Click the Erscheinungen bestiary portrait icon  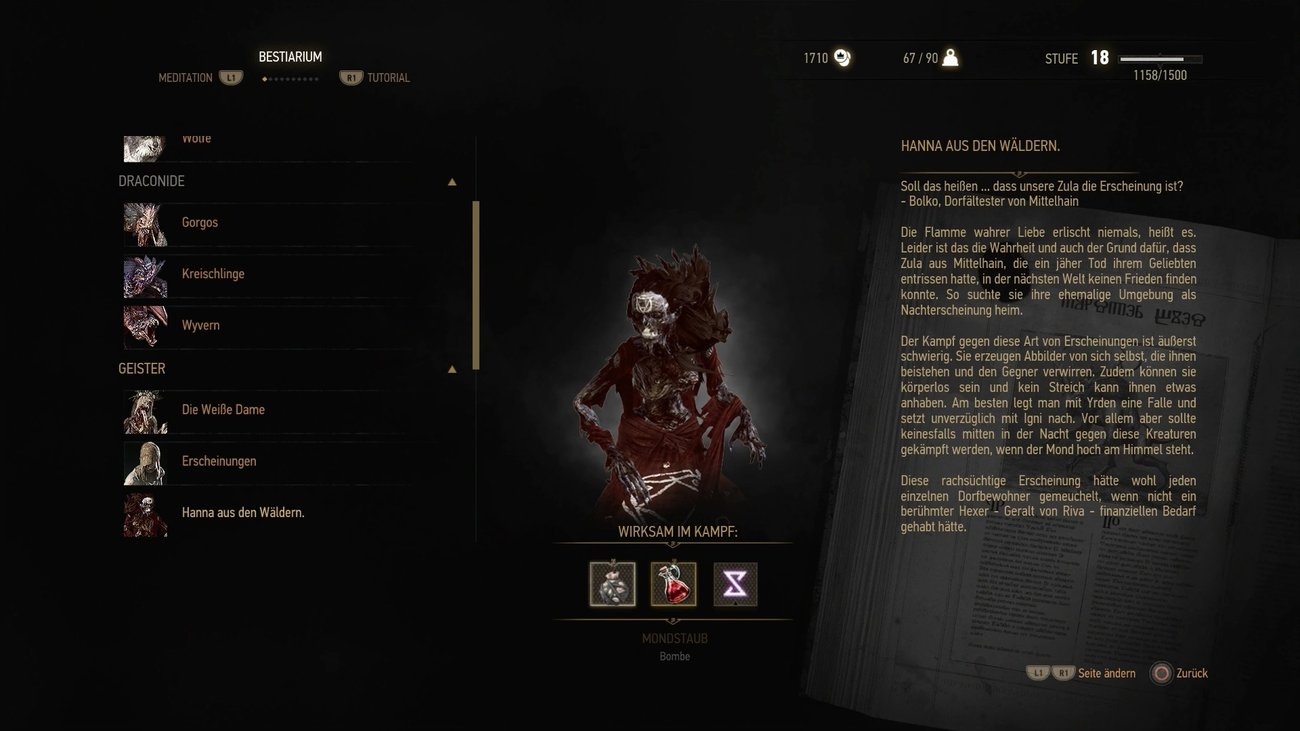[x=145, y=463]
